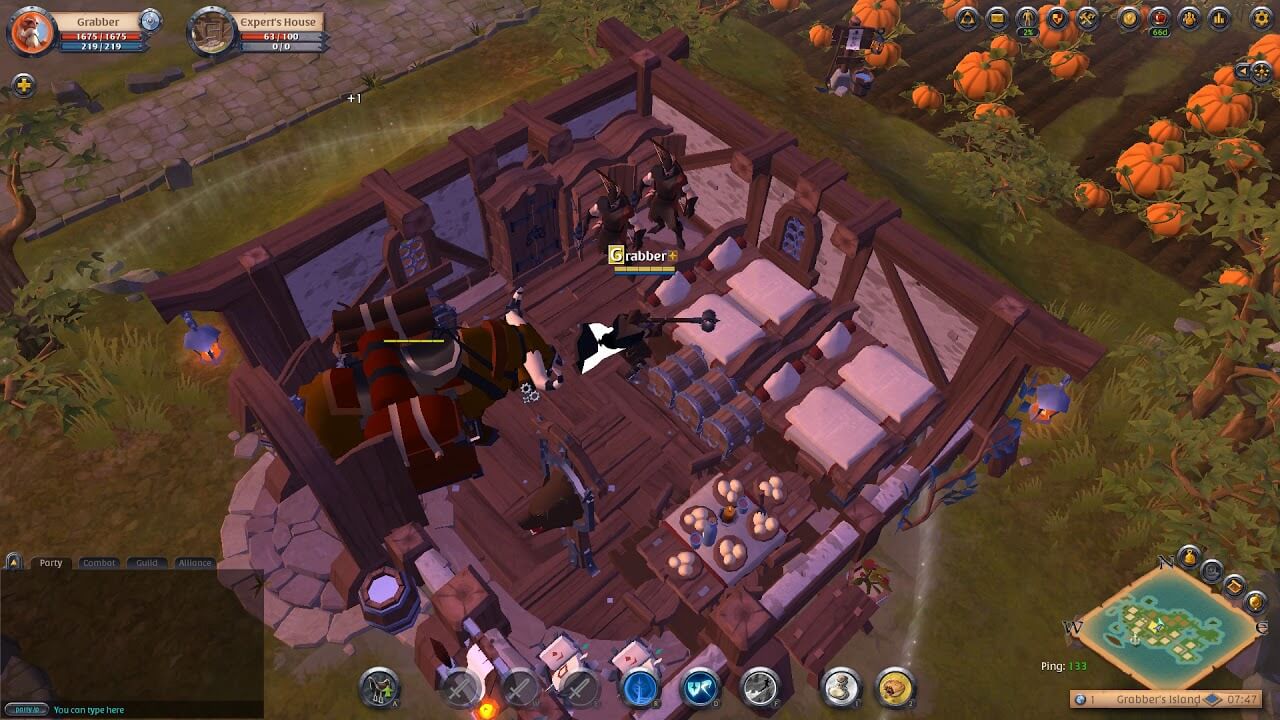This screenshot has width=1280, height=720.
Task: Cast the blue R ability spell
Action: tap(641, 690)
